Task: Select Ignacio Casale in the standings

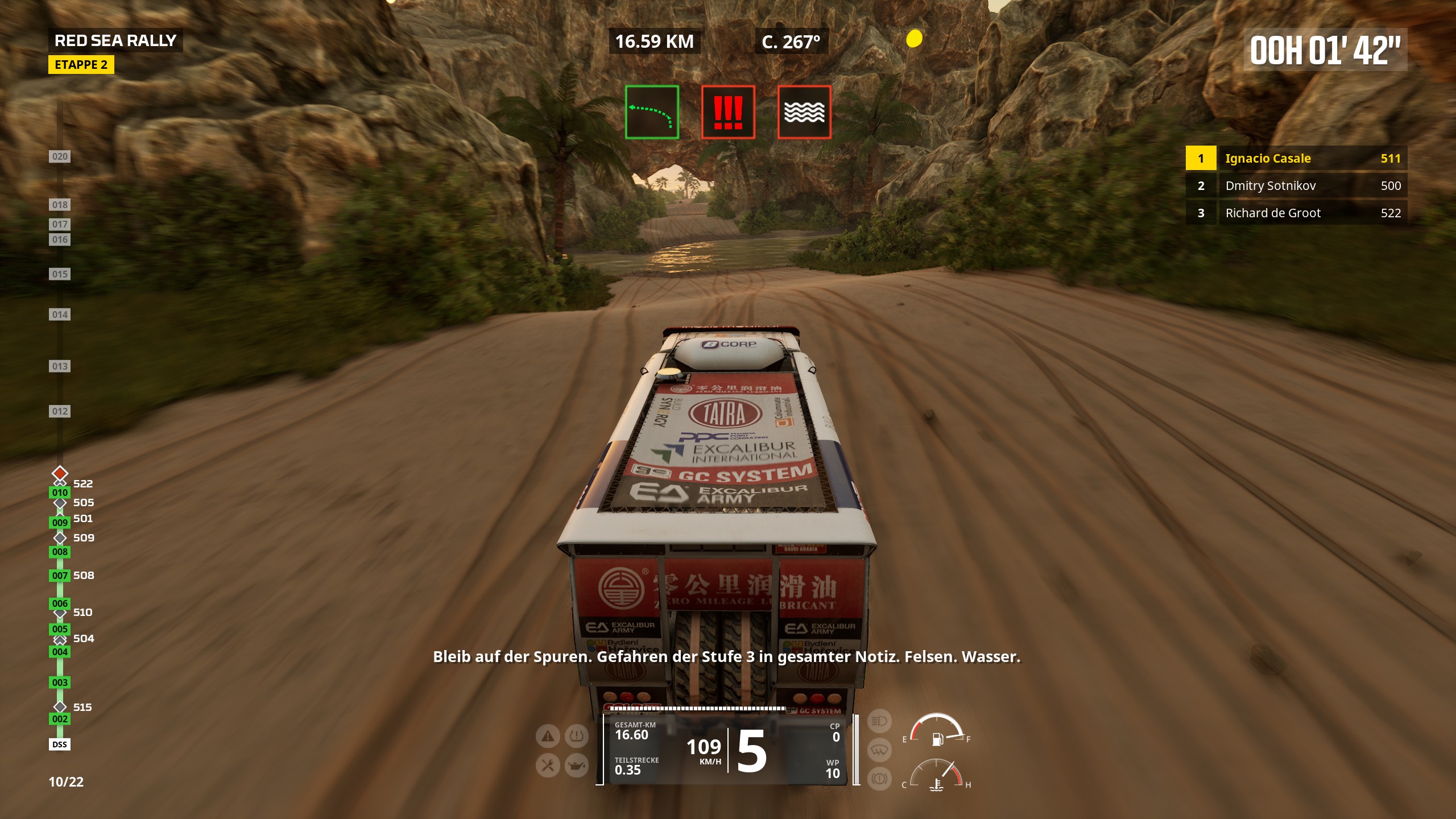Action: point(1296,159)
